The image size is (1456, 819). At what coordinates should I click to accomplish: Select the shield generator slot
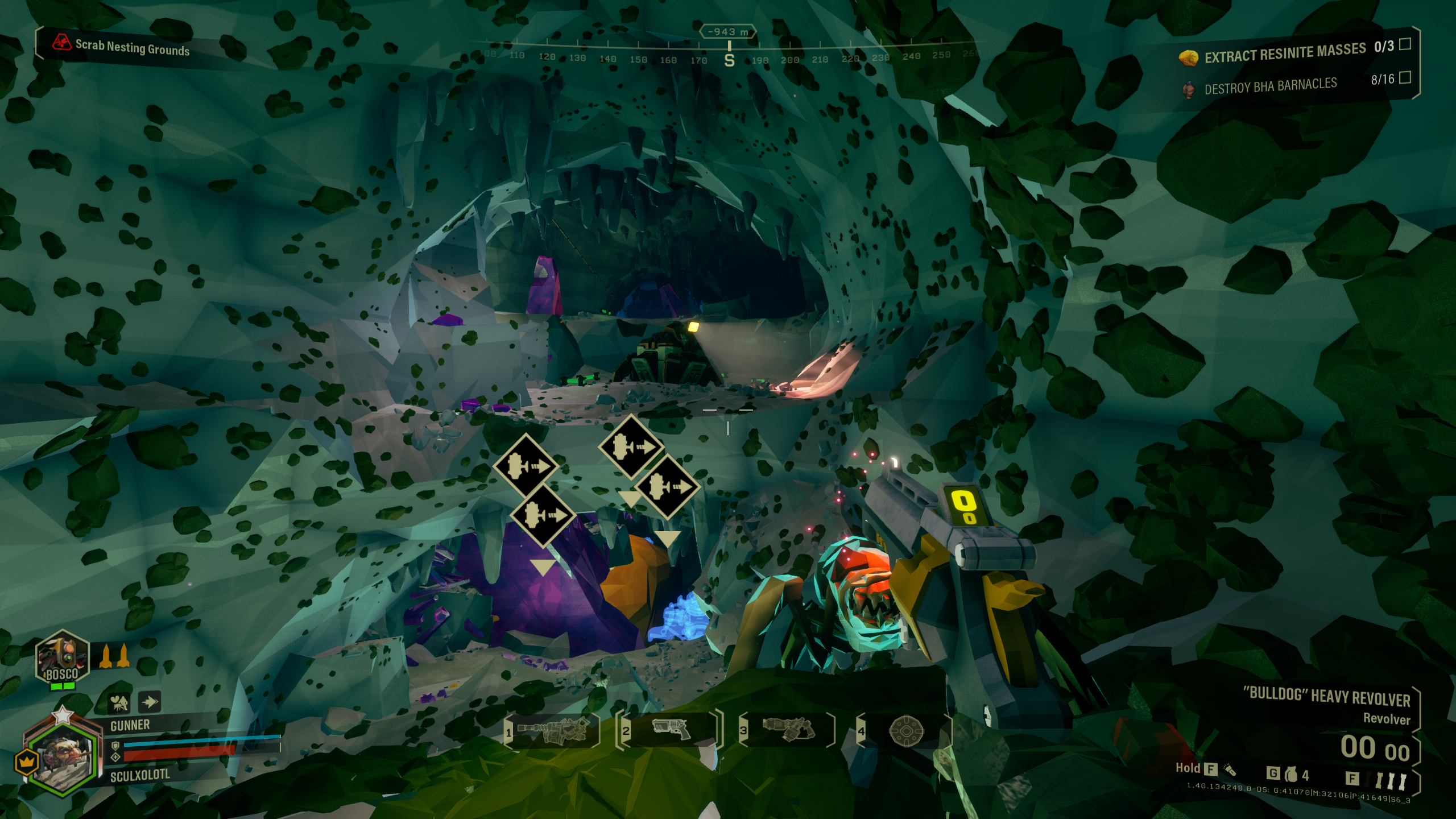click(906, 730)
